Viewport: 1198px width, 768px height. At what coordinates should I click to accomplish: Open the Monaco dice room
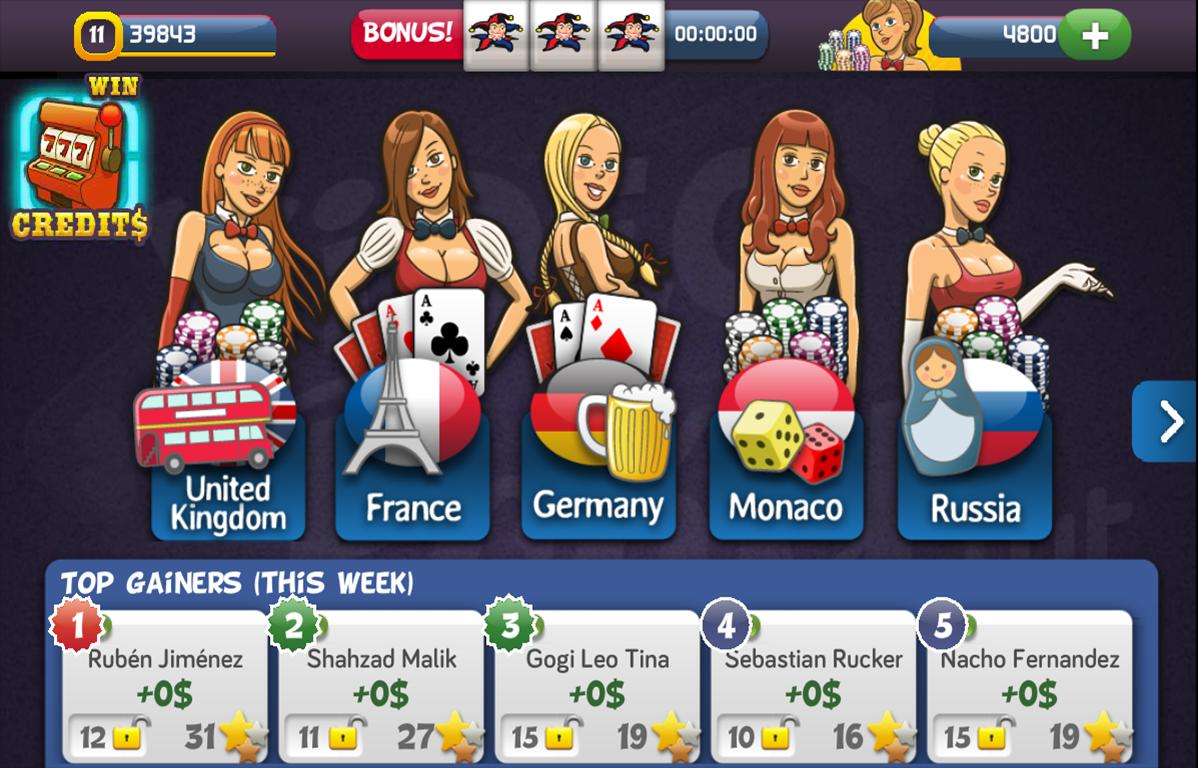[x=786, y=470]
